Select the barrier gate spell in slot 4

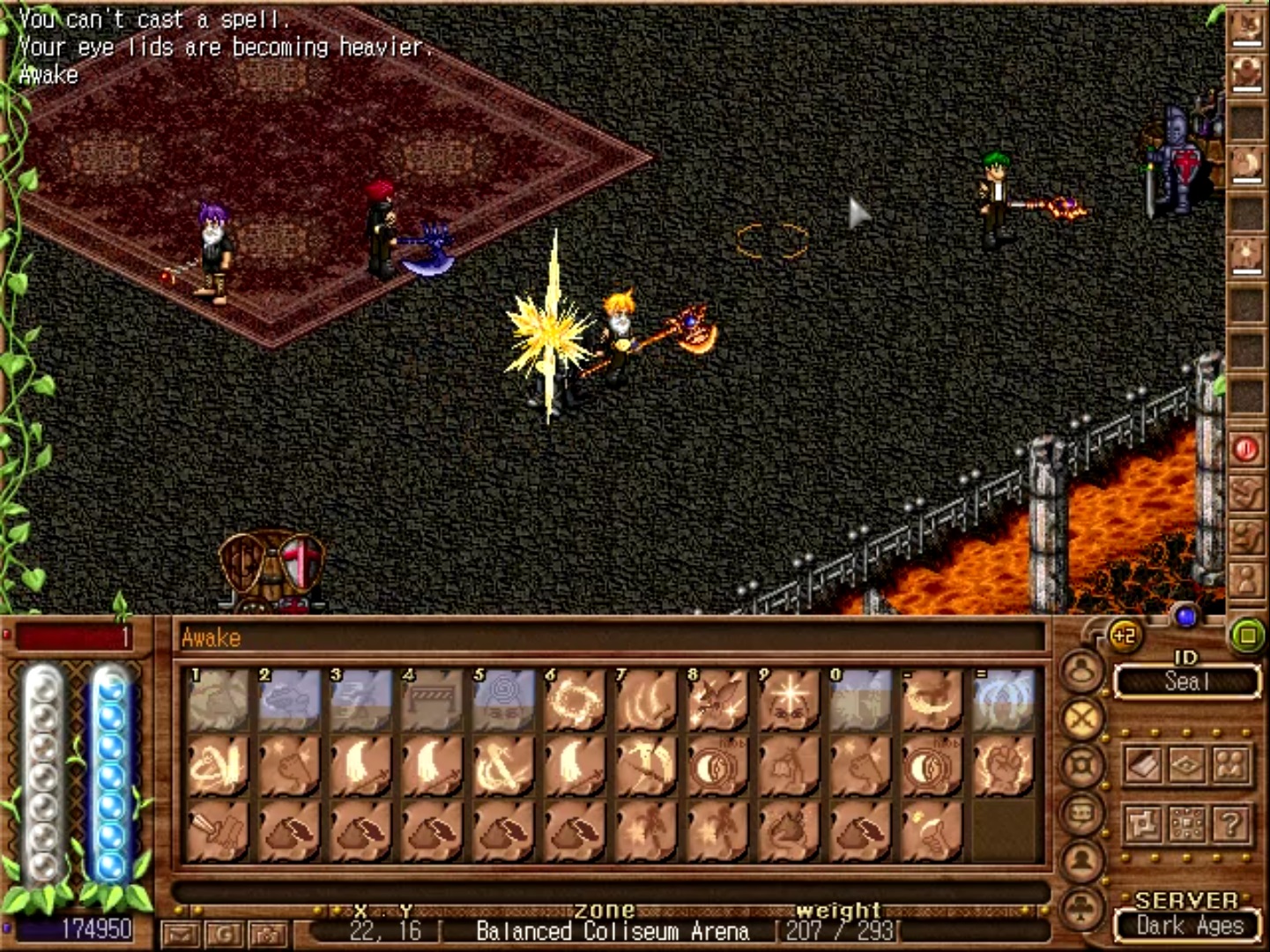tap(432, 702)
